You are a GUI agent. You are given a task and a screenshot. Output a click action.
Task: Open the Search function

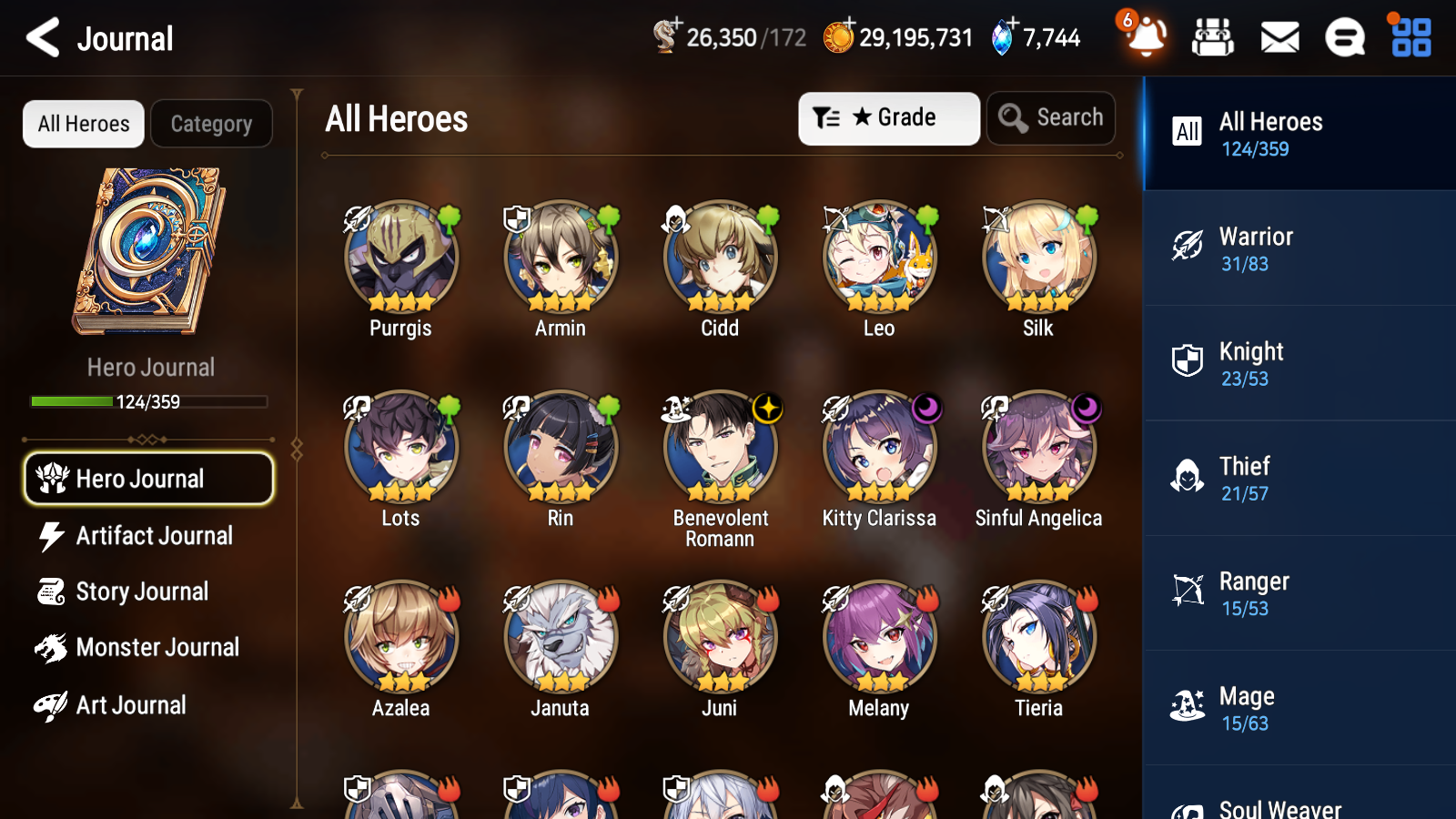[x=1051, y=117]
